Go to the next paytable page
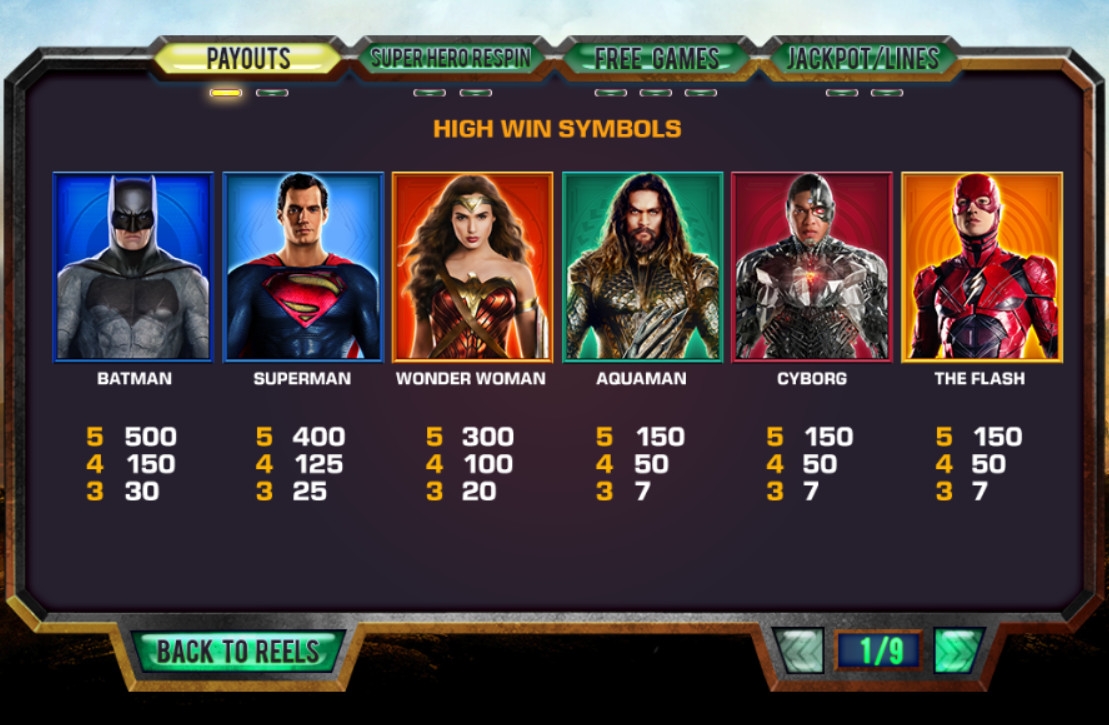1109x725 pixels. point(958,651)
